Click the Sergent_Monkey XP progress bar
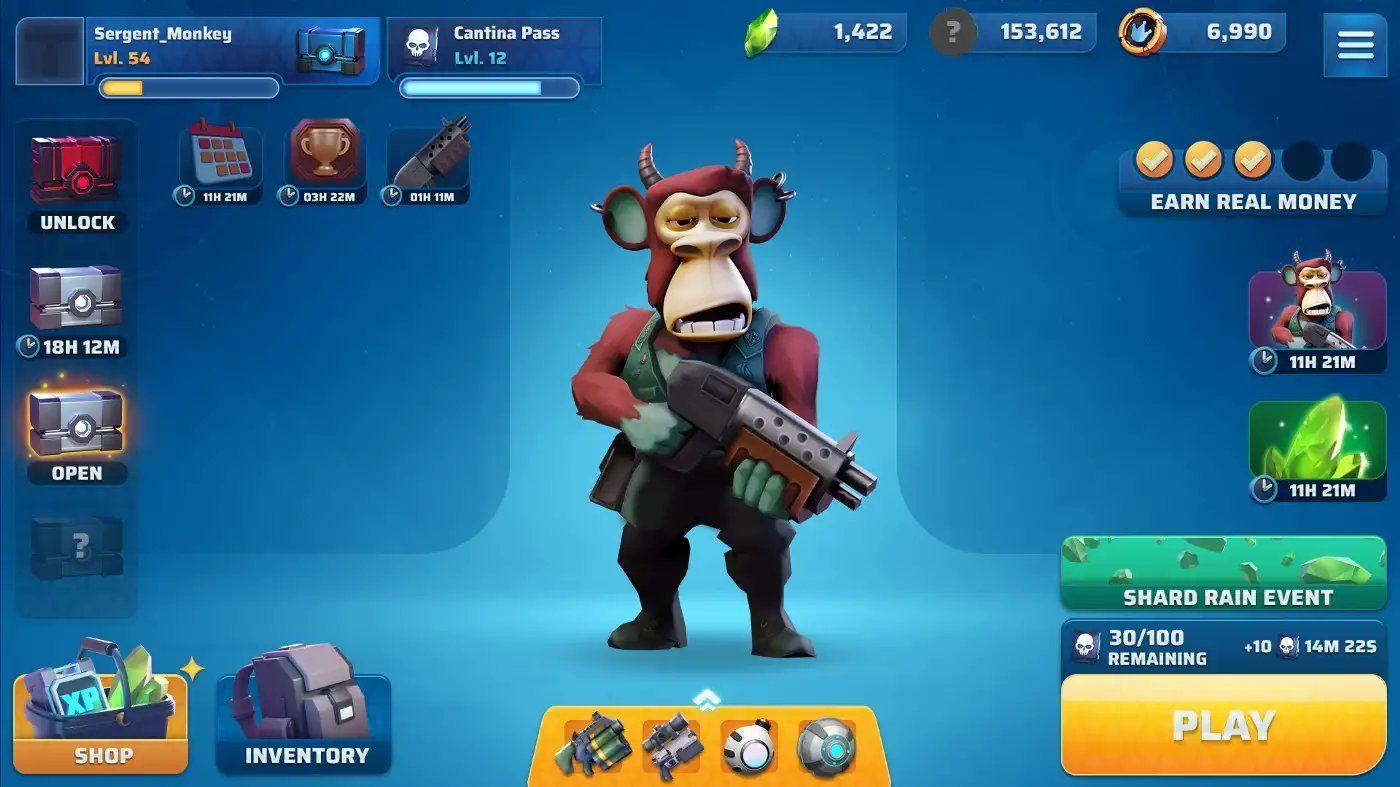Screen dimensions: 1400x787 [x=187, y=89]
